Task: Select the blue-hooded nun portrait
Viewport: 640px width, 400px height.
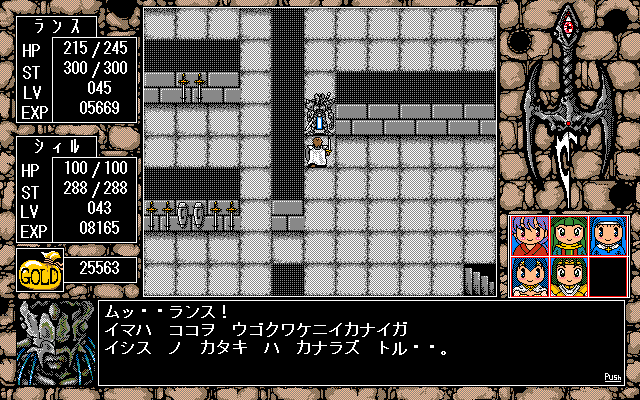Action: [x=607, y=237]
